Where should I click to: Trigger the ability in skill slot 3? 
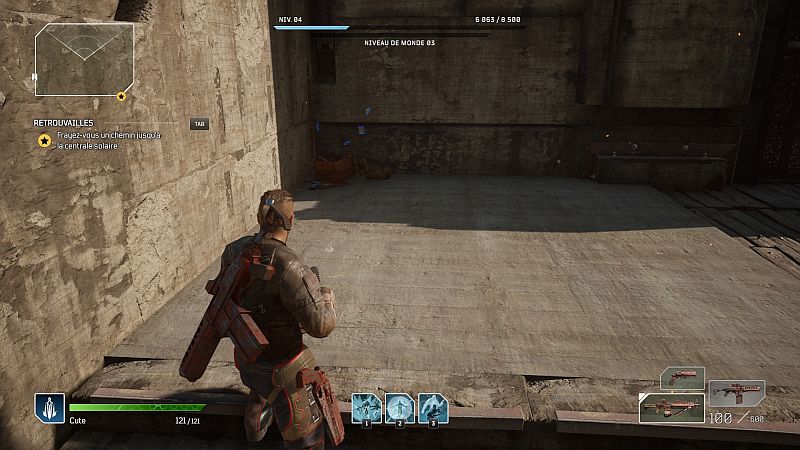[433, 407]
